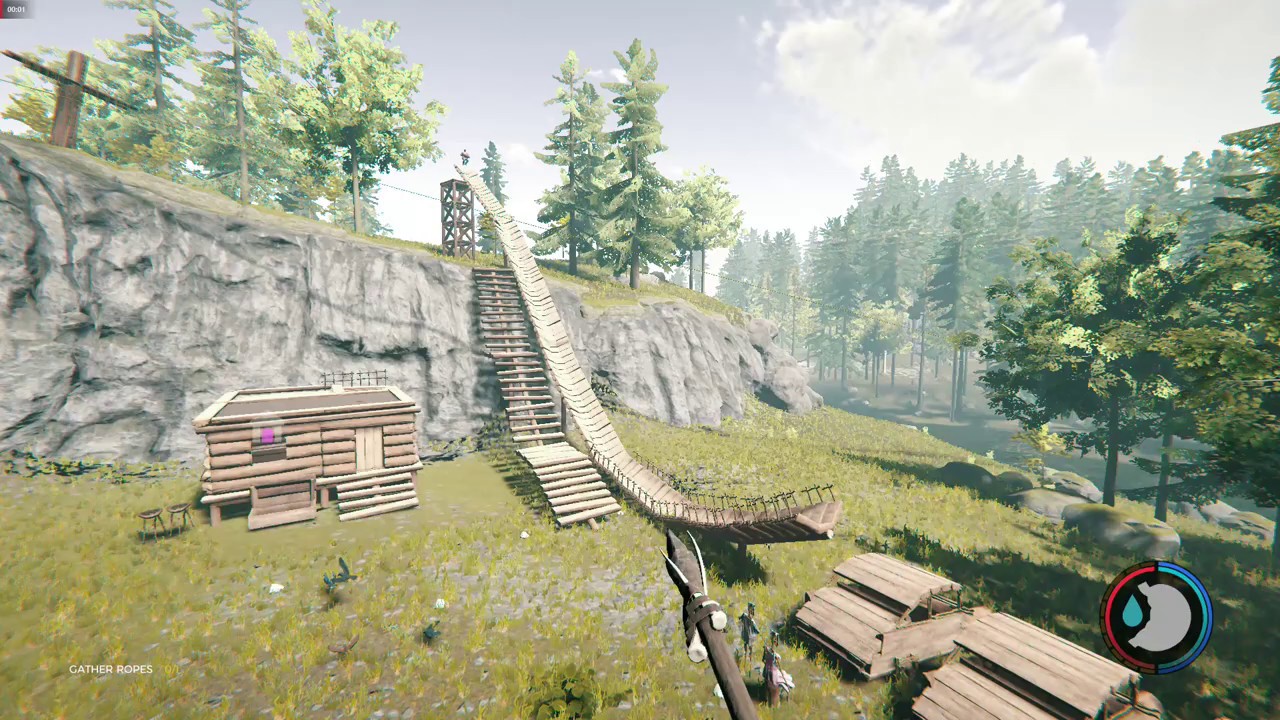The height and width of the screenshot is (720, 1280).
Task: Click the grey stomach fullness icon
Action: click(x=1164, y=617)
